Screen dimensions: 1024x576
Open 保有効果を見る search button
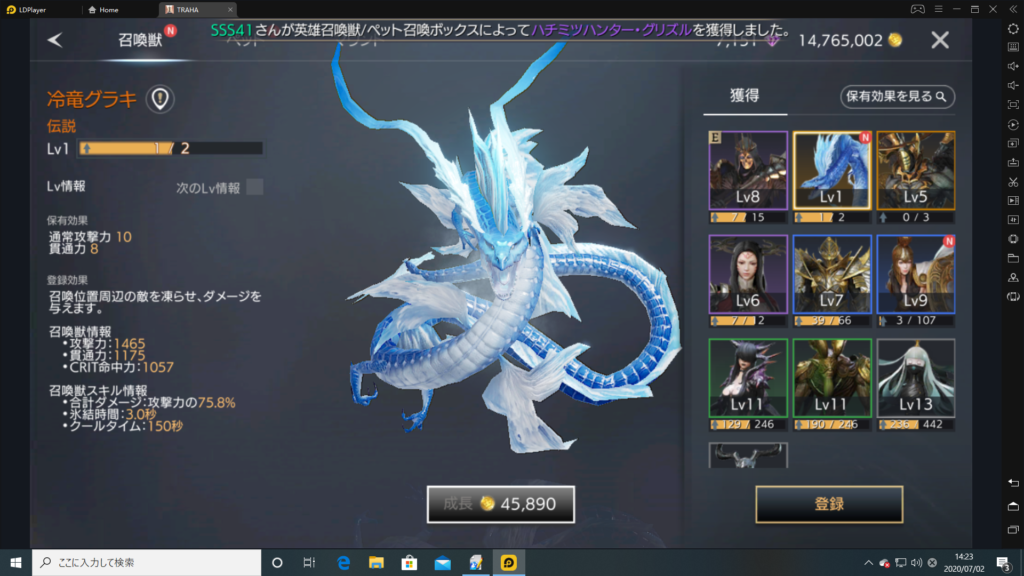tap(897, 97)
